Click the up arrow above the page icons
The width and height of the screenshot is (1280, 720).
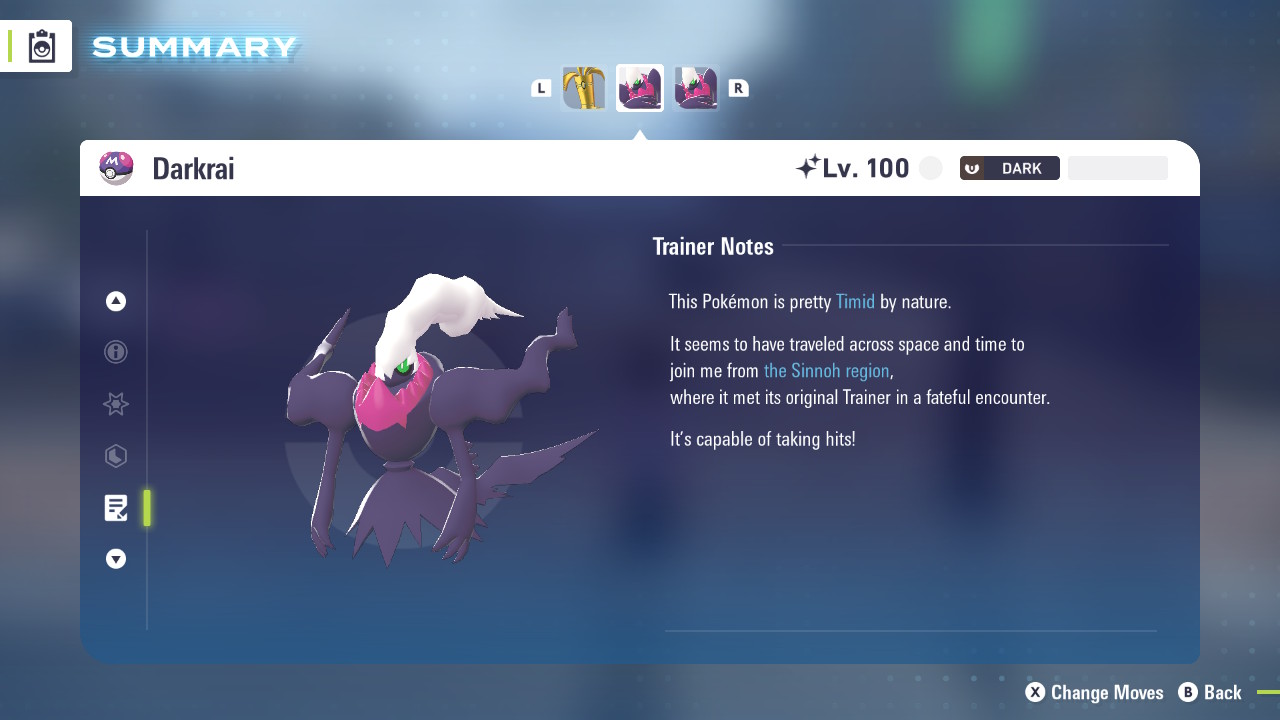[116, 301]
